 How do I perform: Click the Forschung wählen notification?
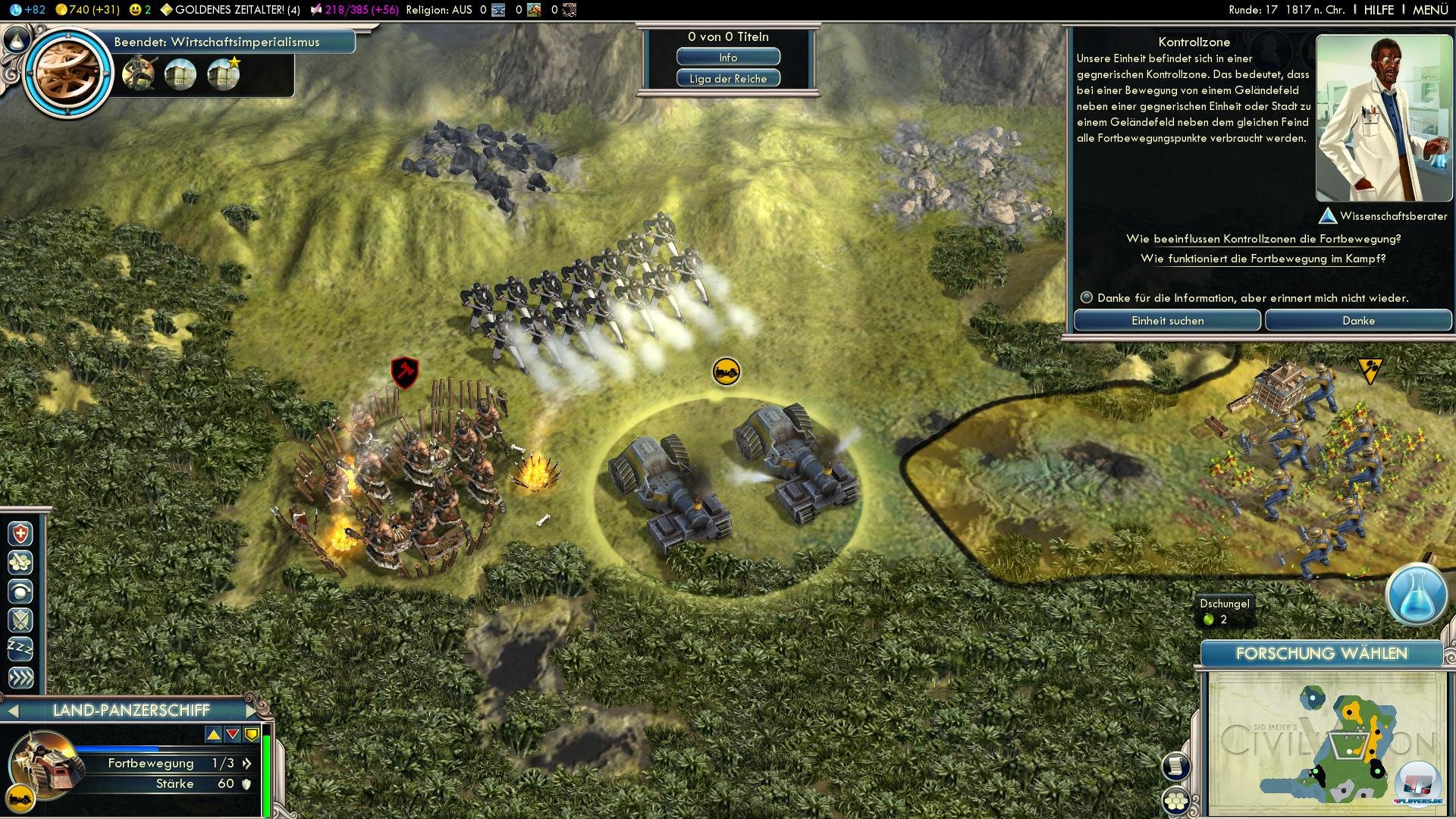1321,654
